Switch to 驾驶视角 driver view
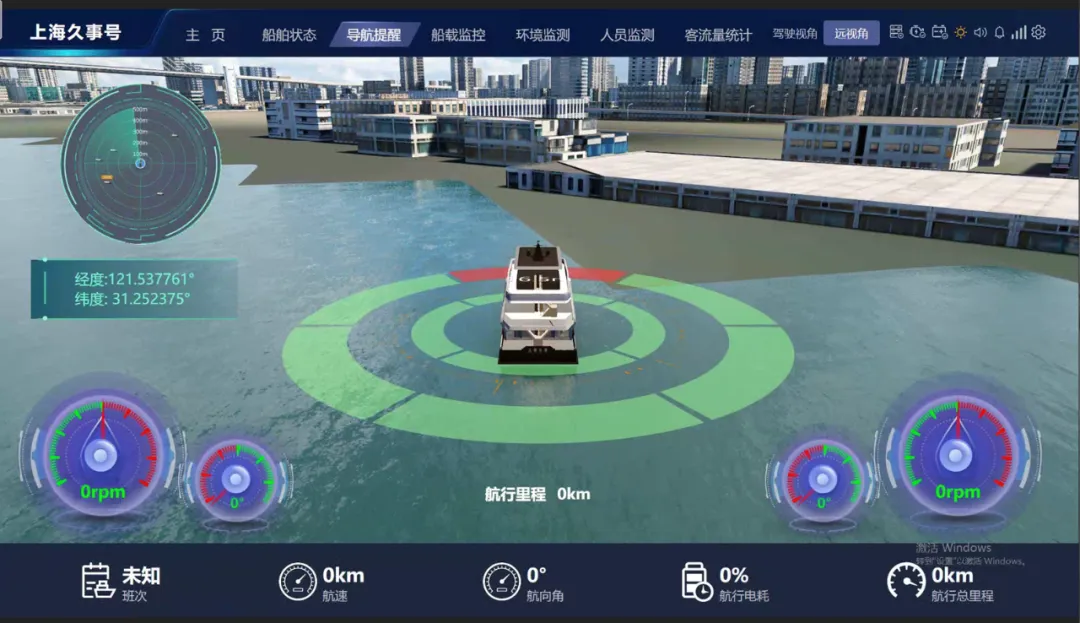This screenshot has height=623, width=1080. (795, 34)
